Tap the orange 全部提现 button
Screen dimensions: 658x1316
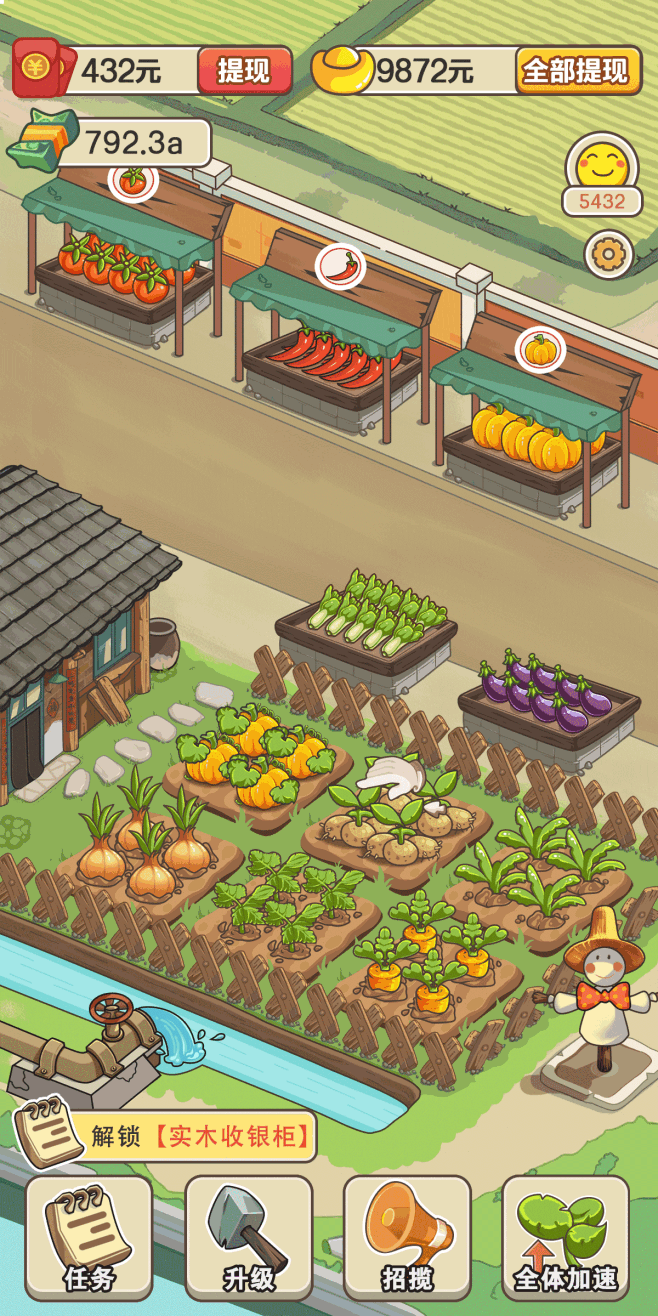578,71
